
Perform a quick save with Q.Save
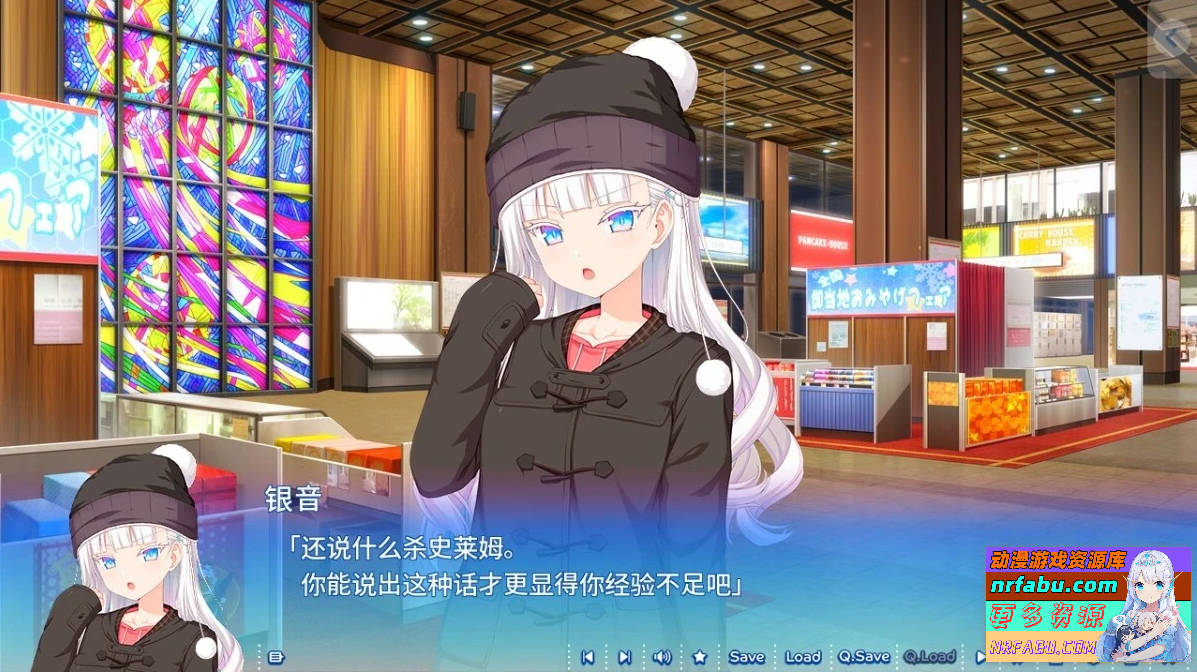[x=864, y=657]
